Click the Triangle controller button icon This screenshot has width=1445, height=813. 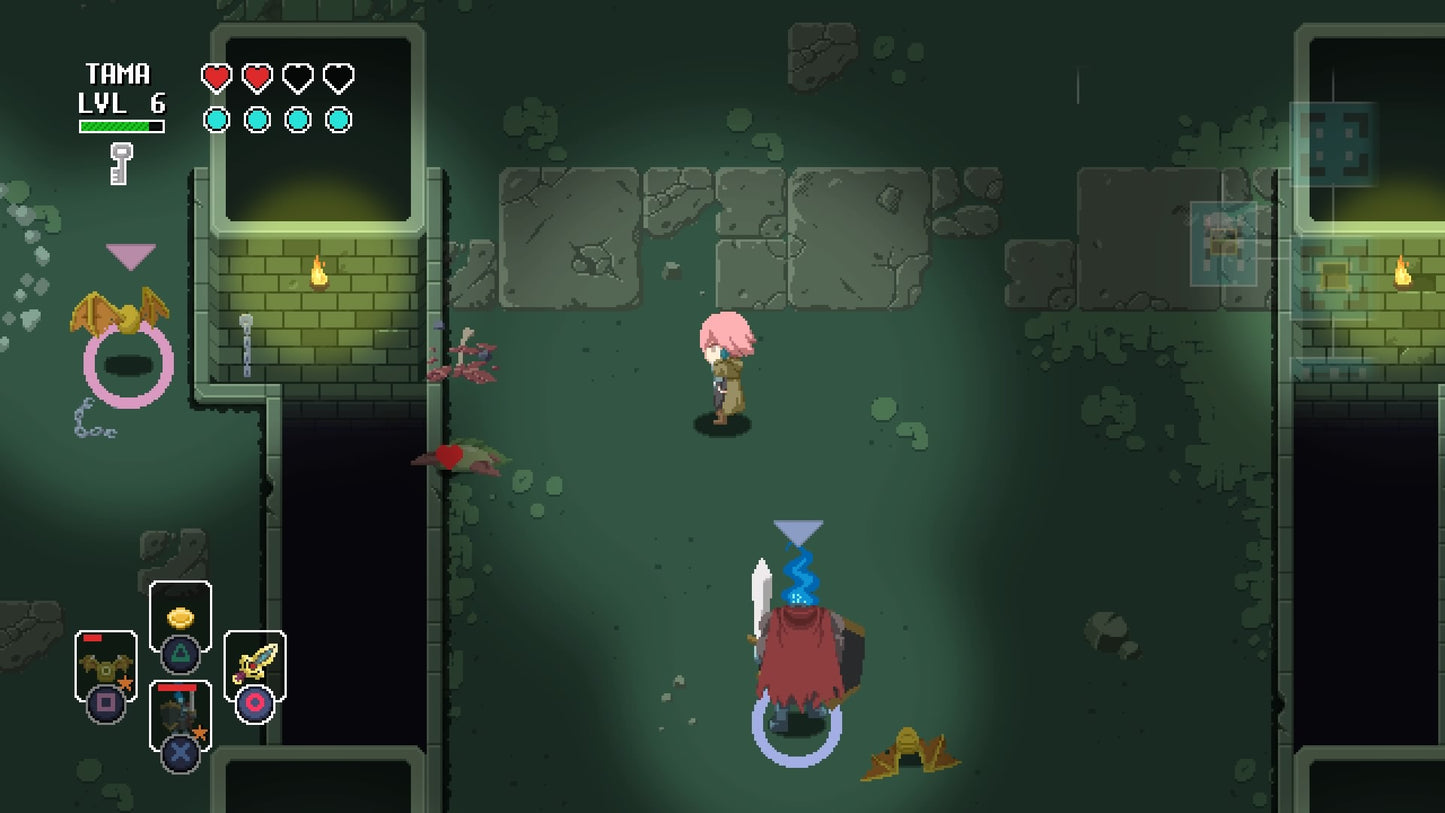click(x=180, y=652)
